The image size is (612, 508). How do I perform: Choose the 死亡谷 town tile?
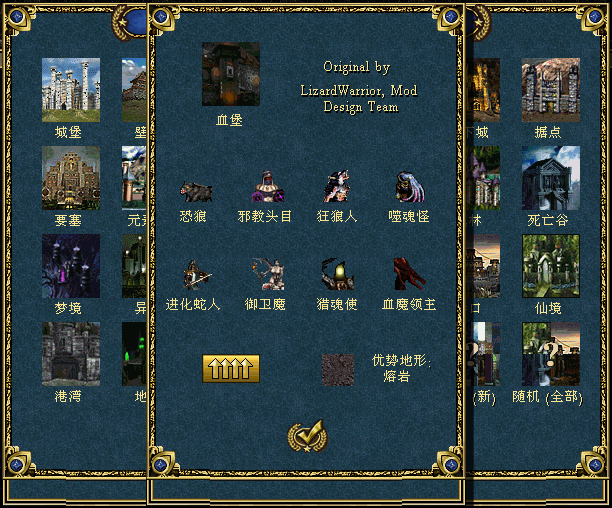[550, 178]
